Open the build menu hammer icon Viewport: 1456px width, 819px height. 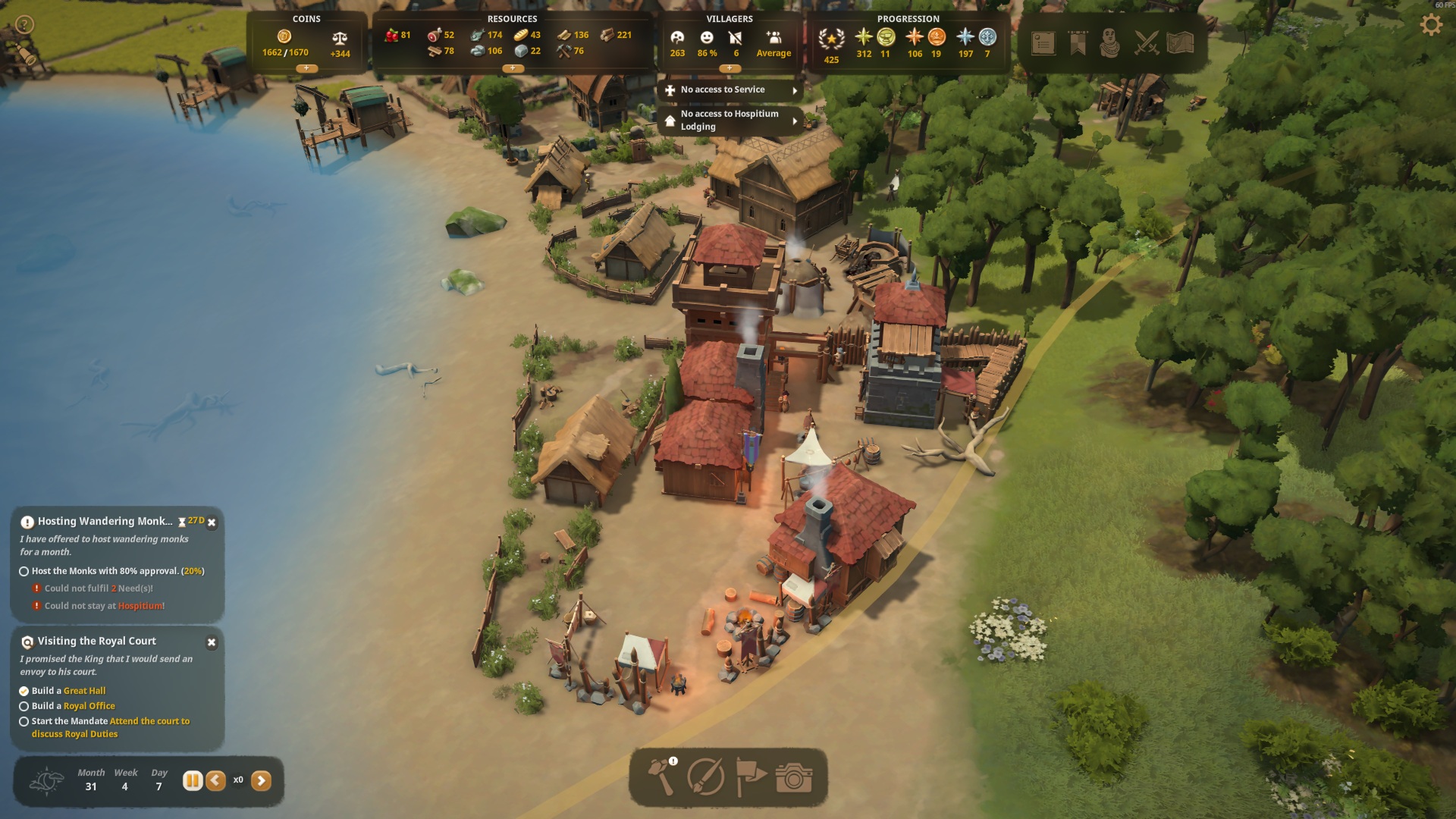[661, 776]
